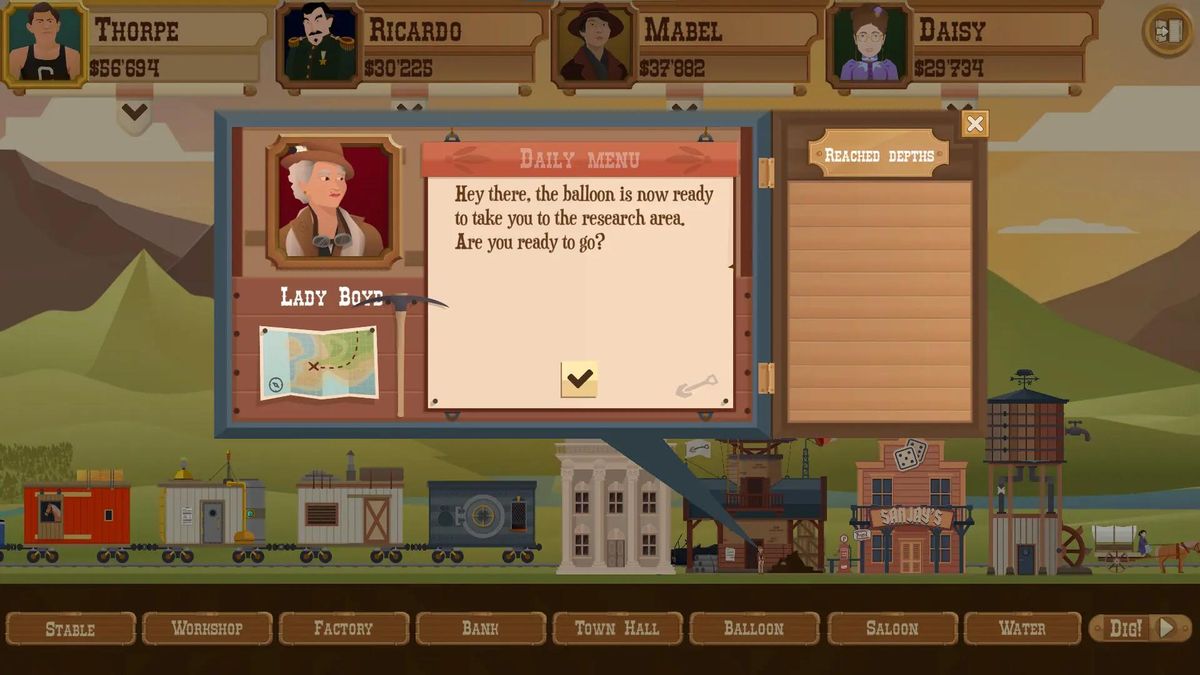Close the Daily Menu dialog

pyautogui.click(x=975, y=124)
